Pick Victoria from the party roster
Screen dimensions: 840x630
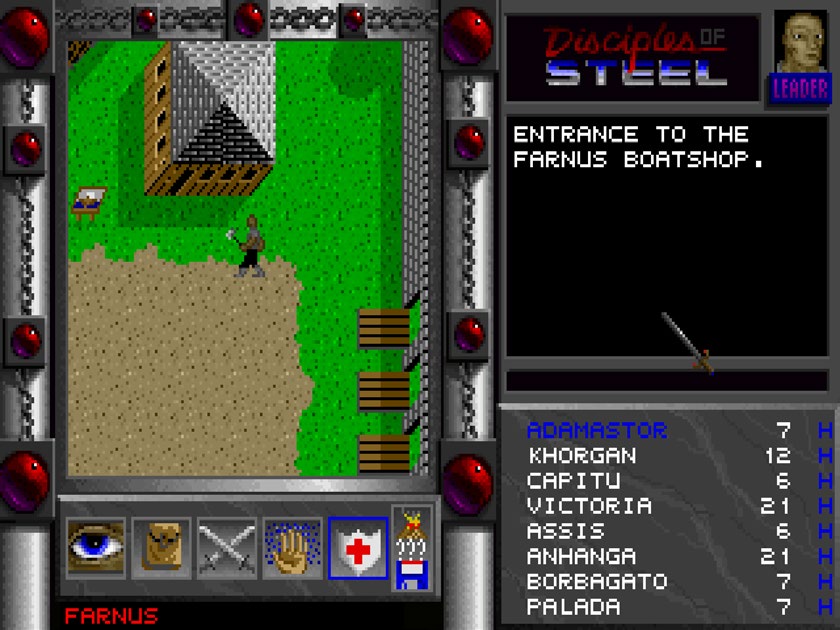pyautogui.click(x=589, y=506)
